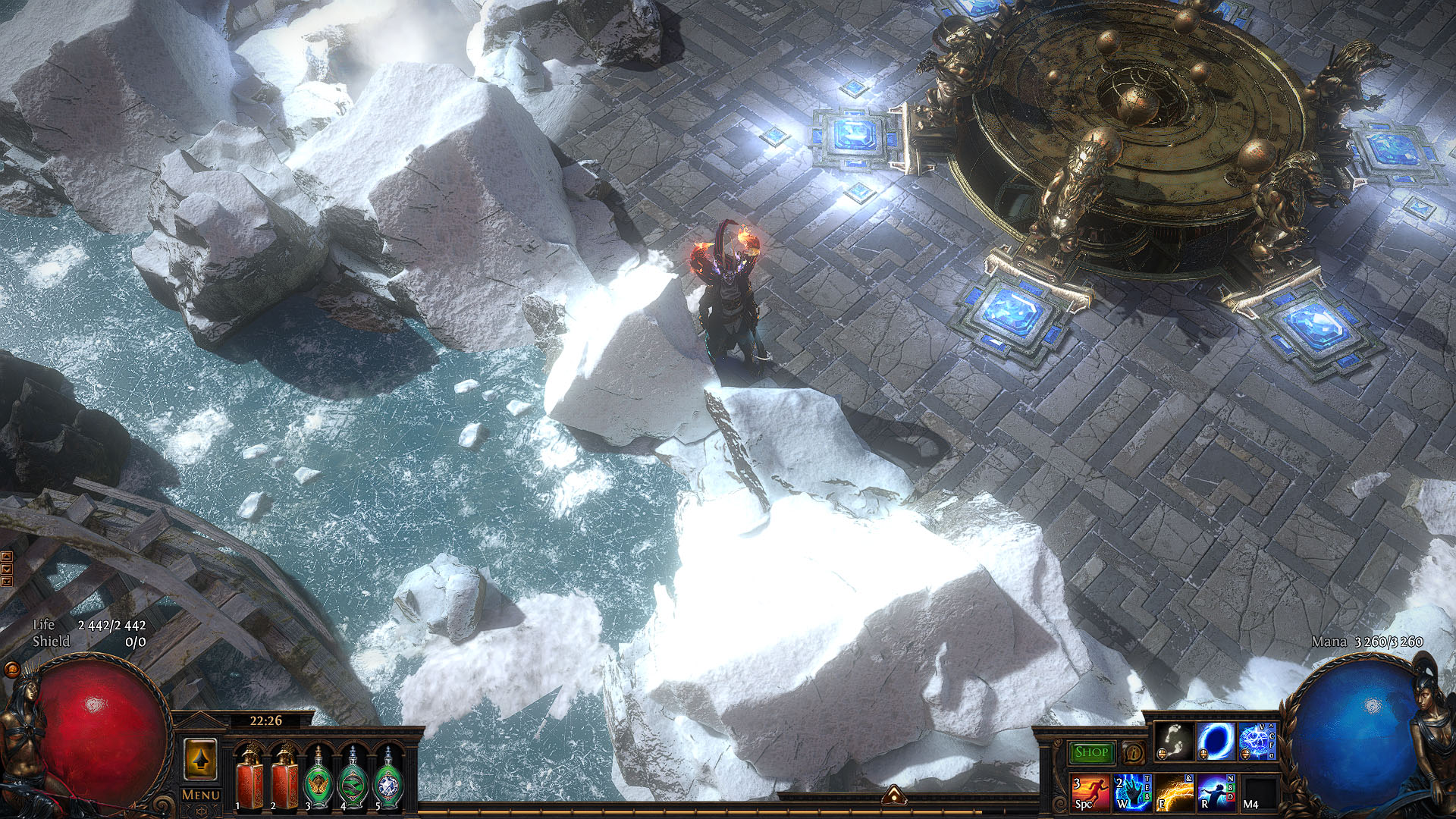
Task: Click the gold up-arrow level-up button
Action: tap(201, 758)
